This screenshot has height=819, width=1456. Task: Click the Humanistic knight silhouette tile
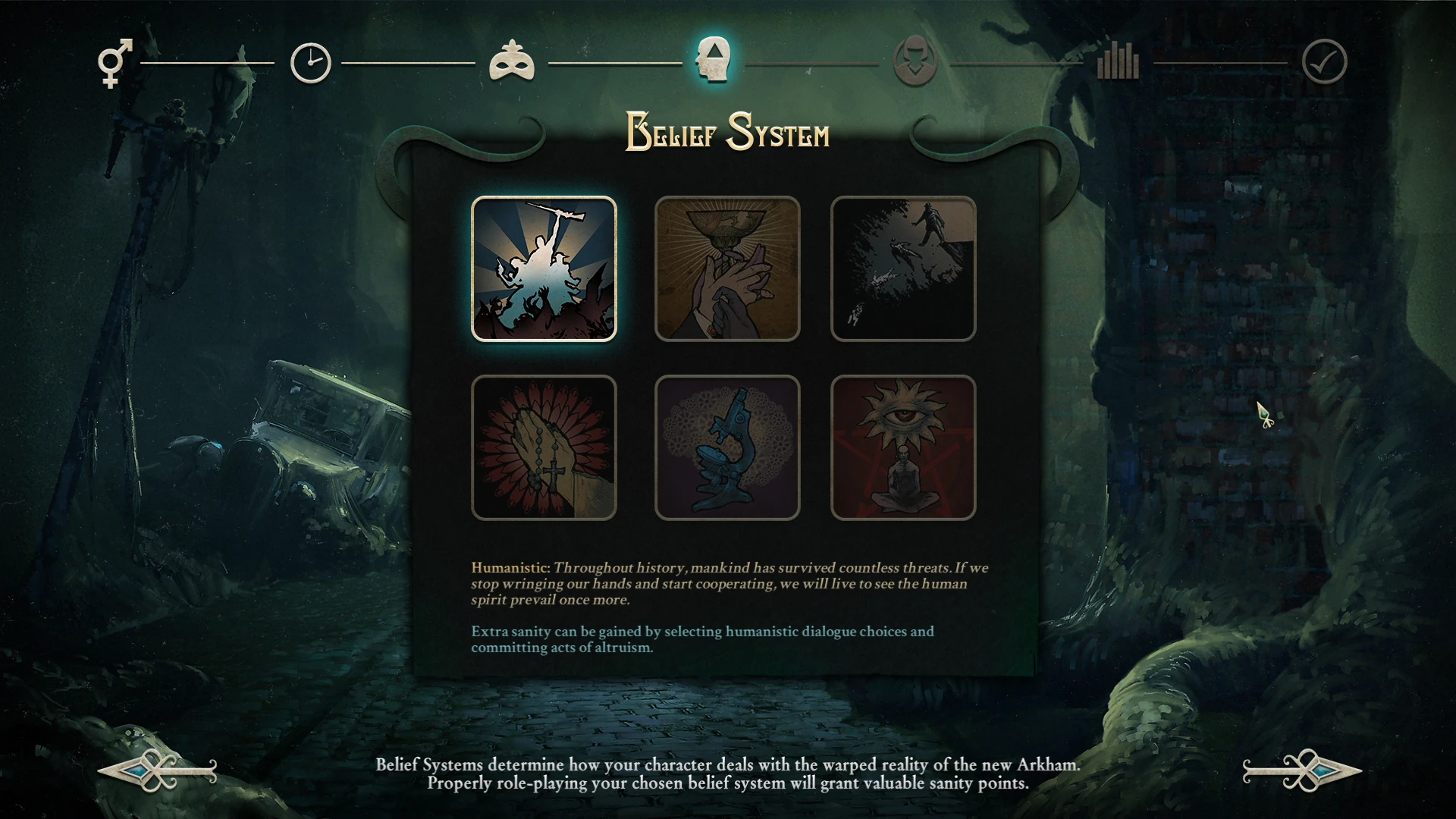coord(544,268)
